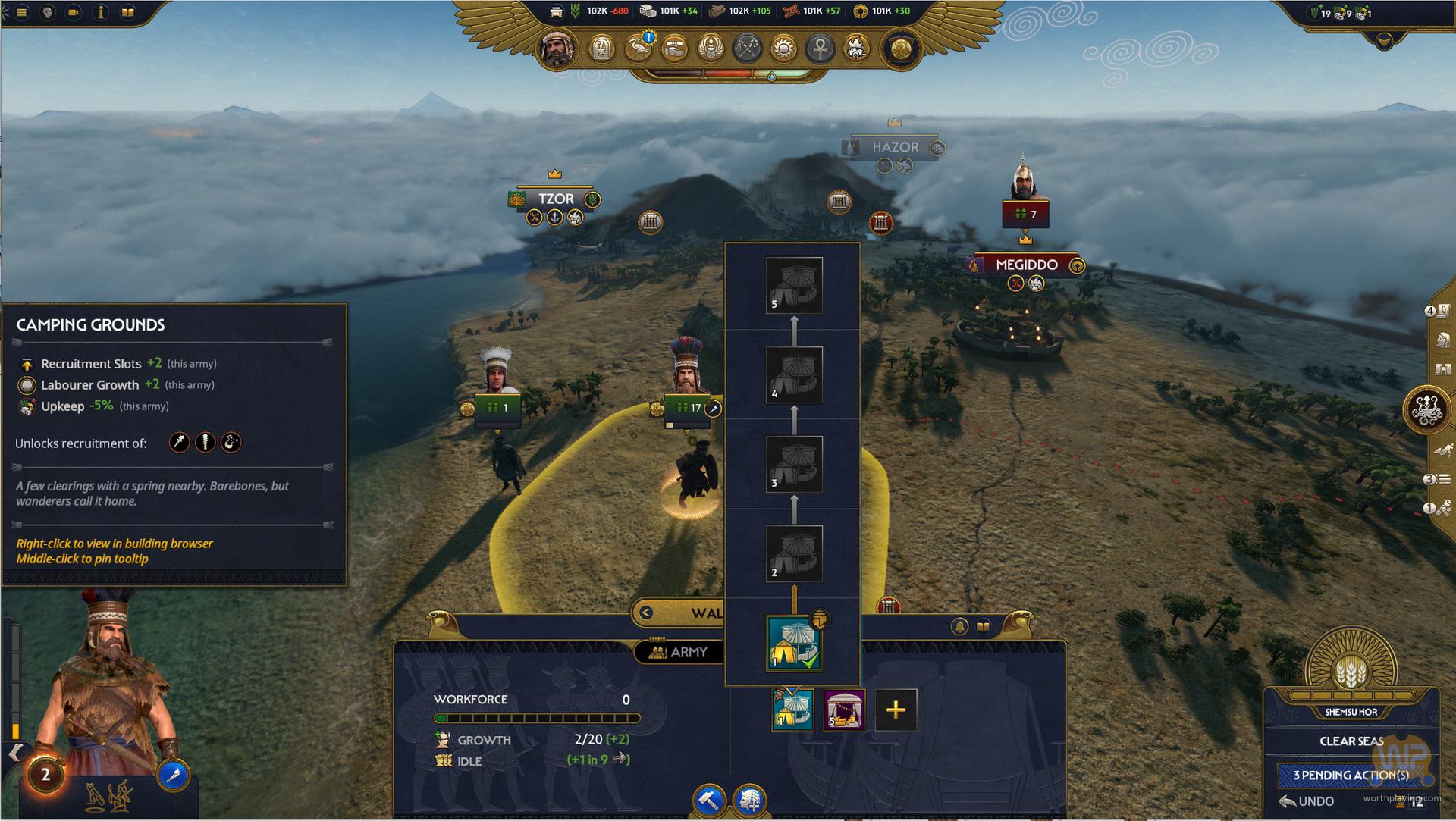Click the blue hammer construction button
The image size is (1456, 821).
pos(710,800)
